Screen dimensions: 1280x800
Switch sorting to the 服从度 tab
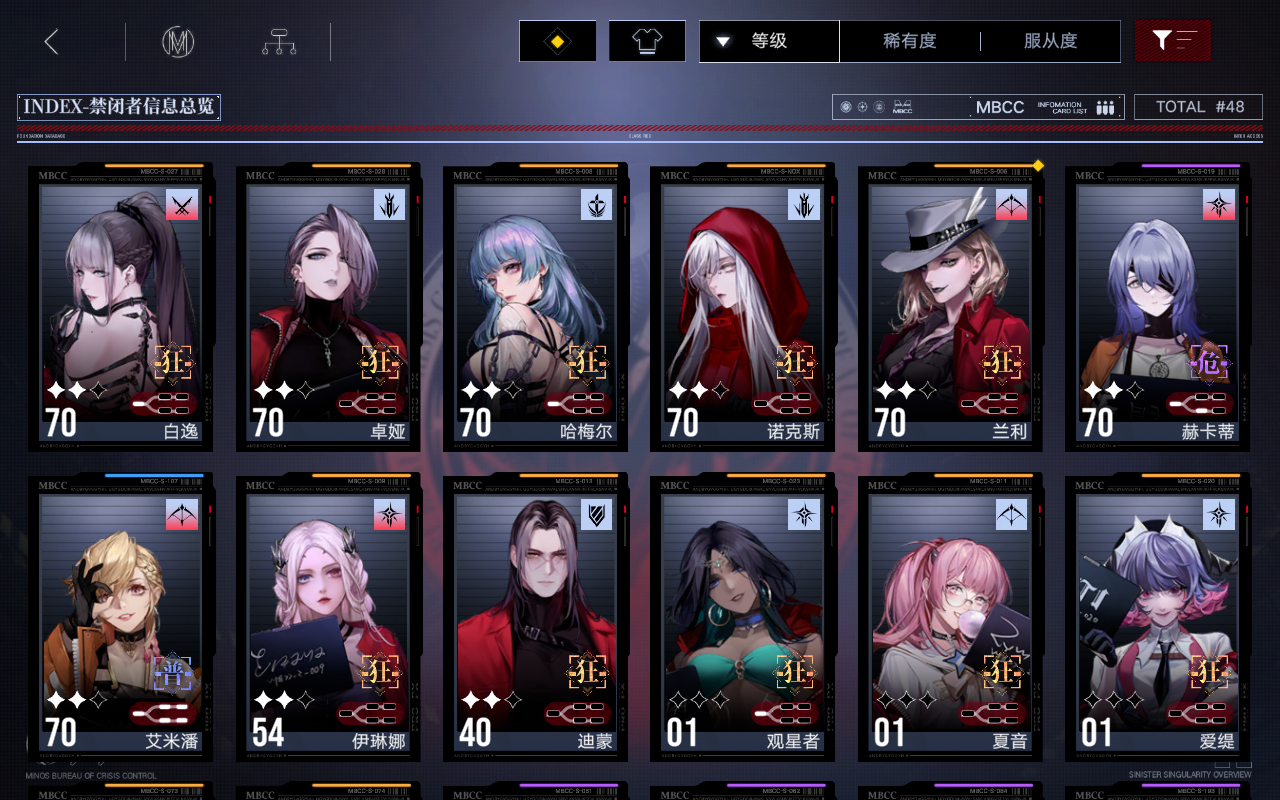1050,41
